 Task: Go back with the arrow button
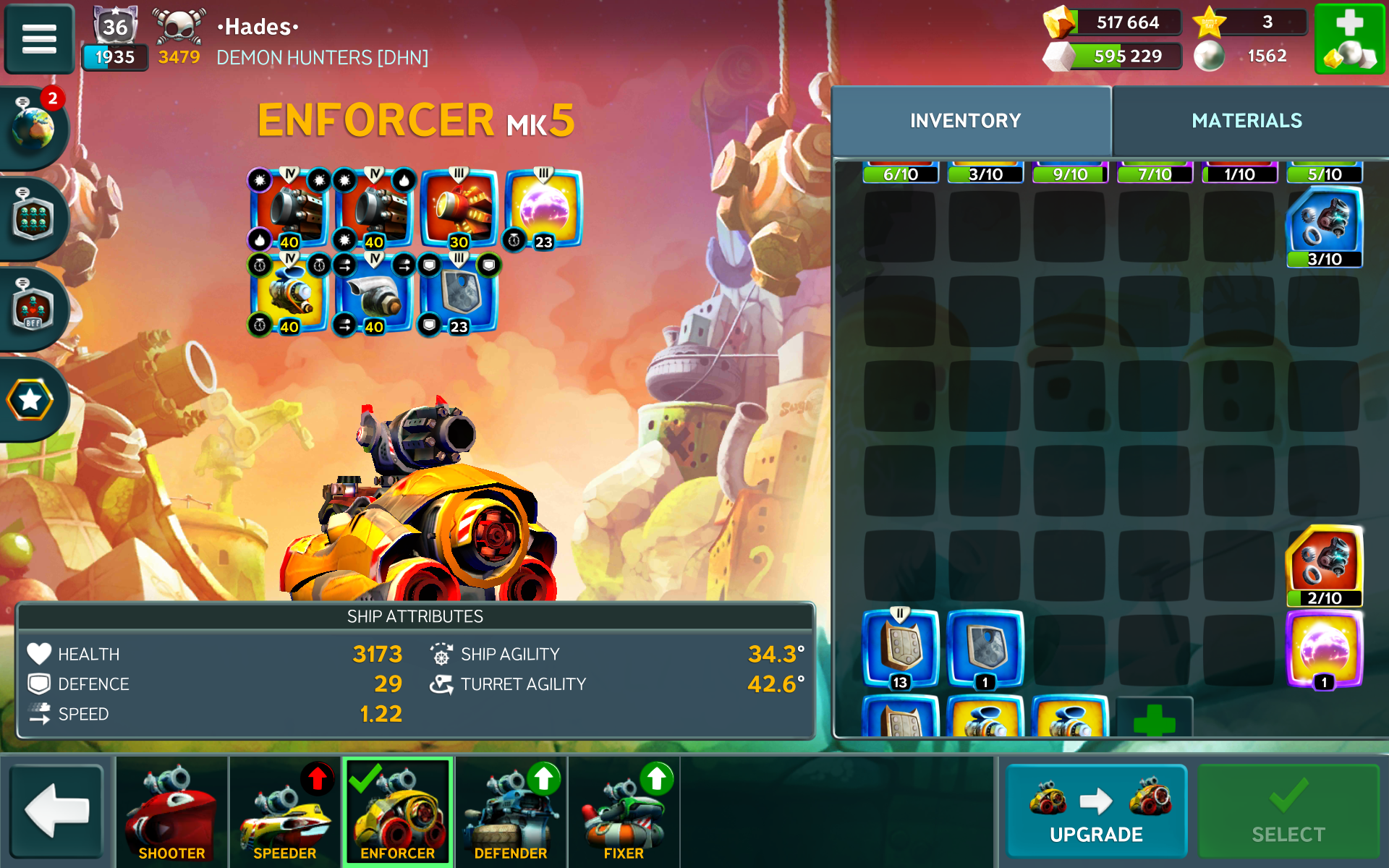click(57, 811)
